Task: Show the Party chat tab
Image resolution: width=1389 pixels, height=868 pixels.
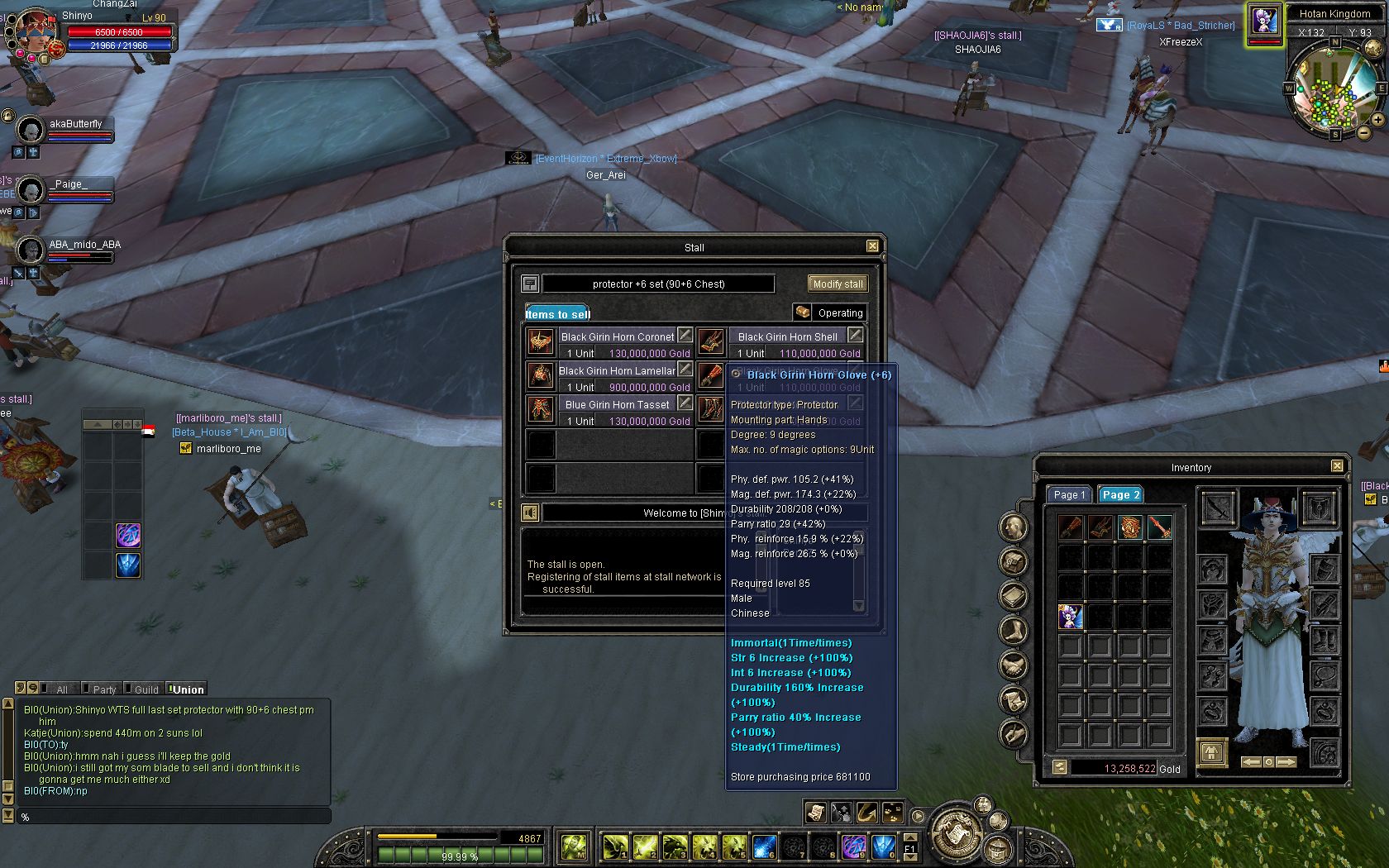Action: pos(104,689)
